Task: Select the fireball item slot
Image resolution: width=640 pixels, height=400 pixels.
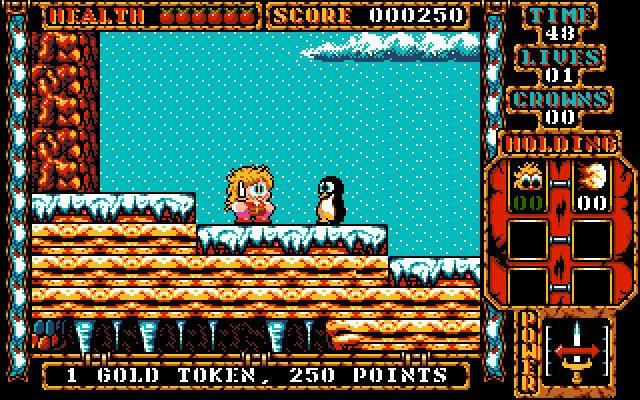Action: click(x=592, y=188)
